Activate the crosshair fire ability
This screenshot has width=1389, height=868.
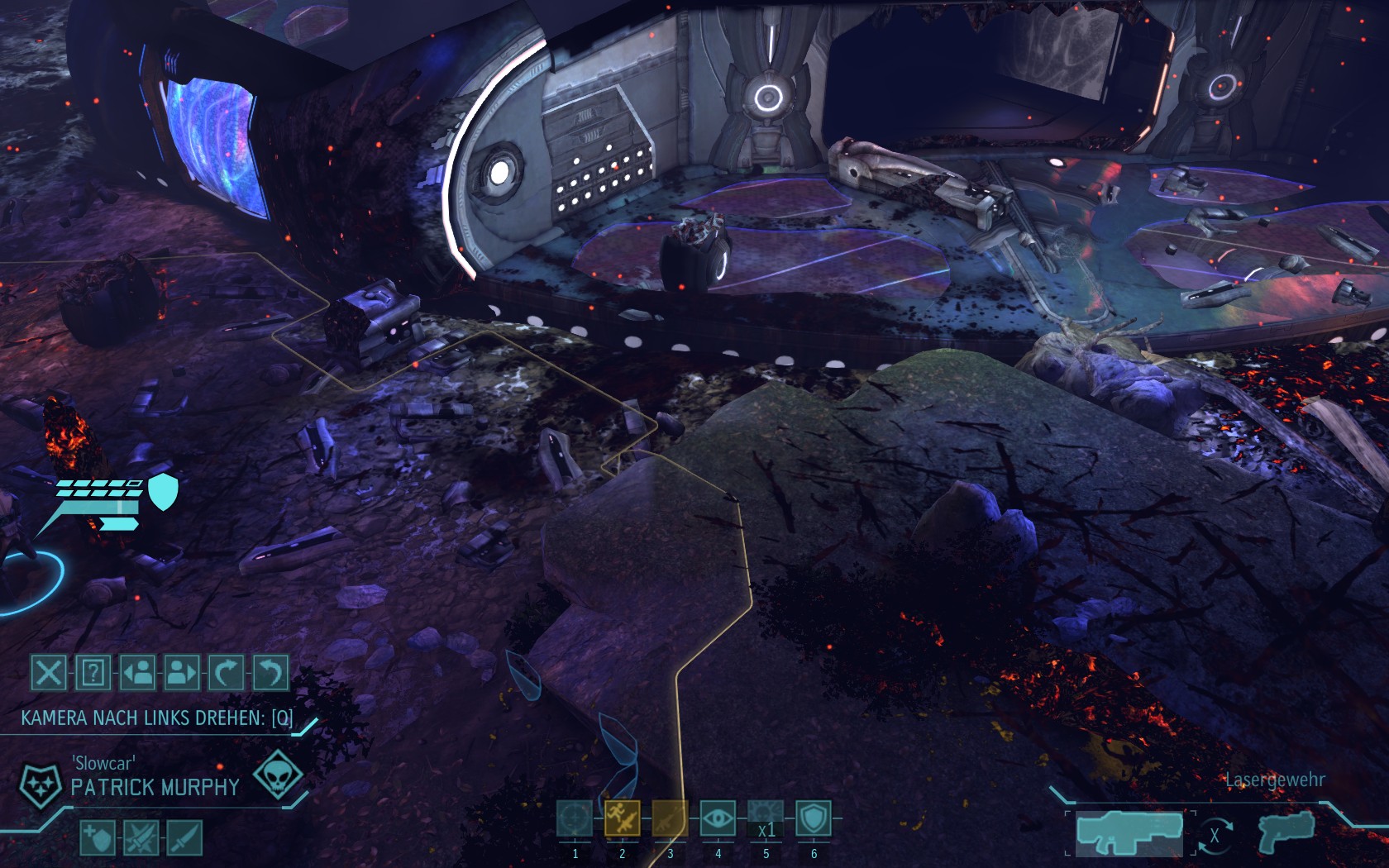575,819
